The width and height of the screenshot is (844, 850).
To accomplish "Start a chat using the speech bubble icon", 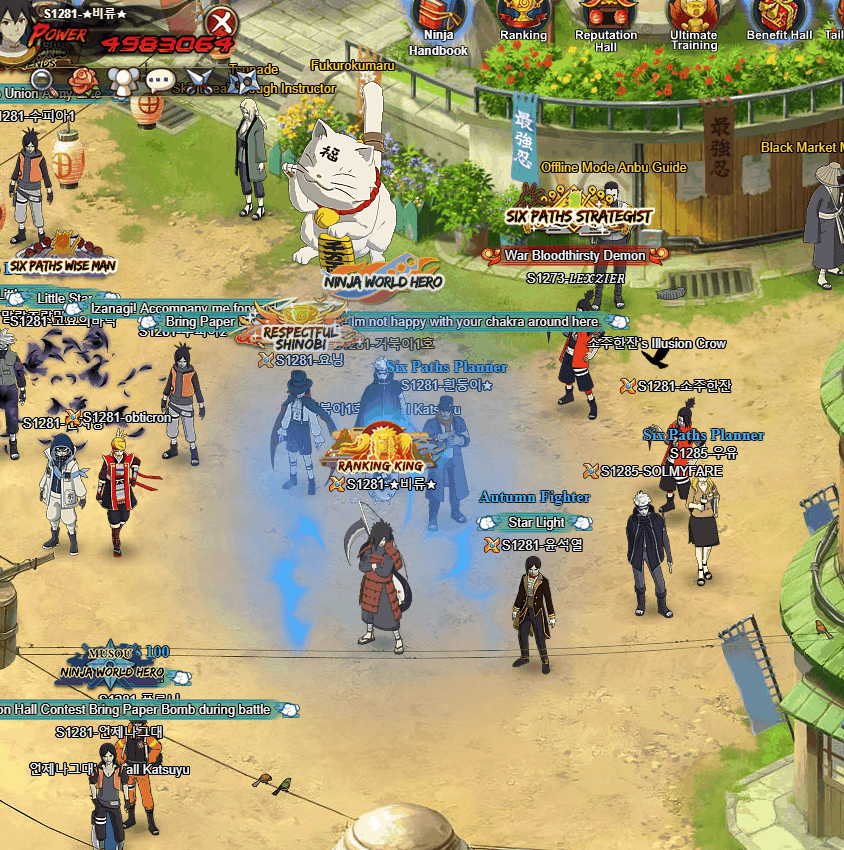I will (160, 80).
